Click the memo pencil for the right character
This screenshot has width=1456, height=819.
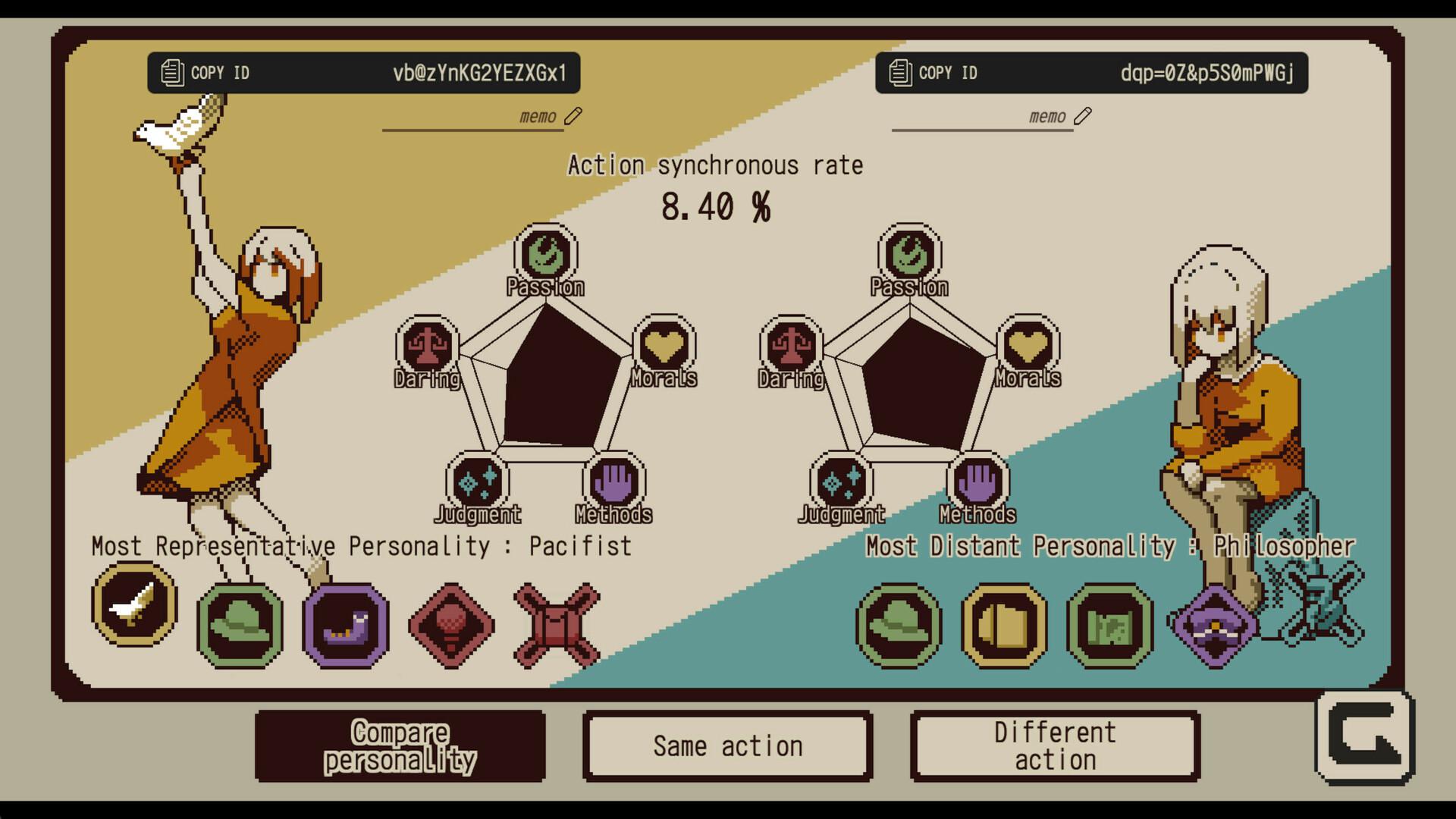[x=1084, y=115]
